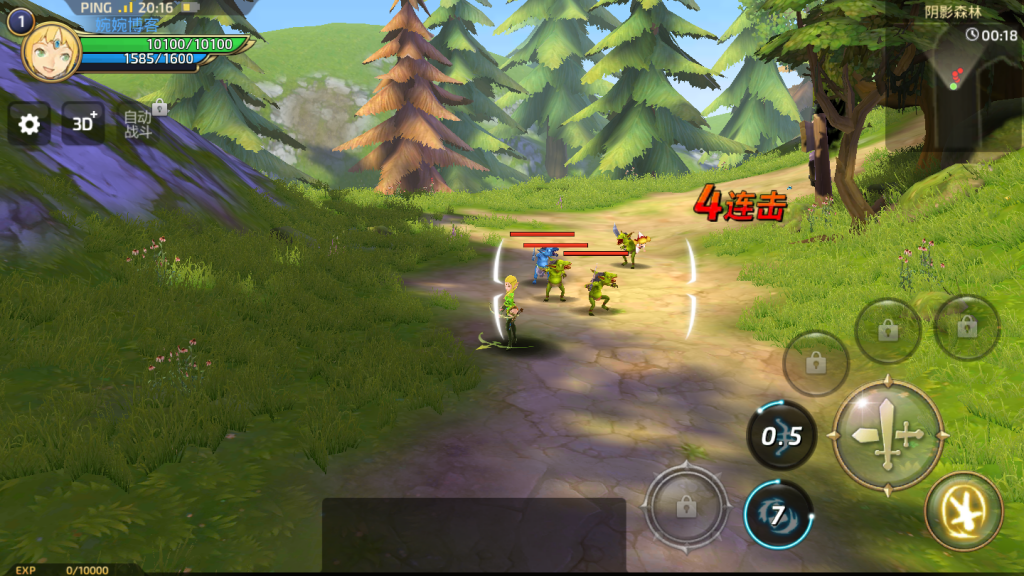Activate the golden dodge roll skill
The height and width of the screenshot is (576, 1024).
pyautogui.click(x=964, y=511)
